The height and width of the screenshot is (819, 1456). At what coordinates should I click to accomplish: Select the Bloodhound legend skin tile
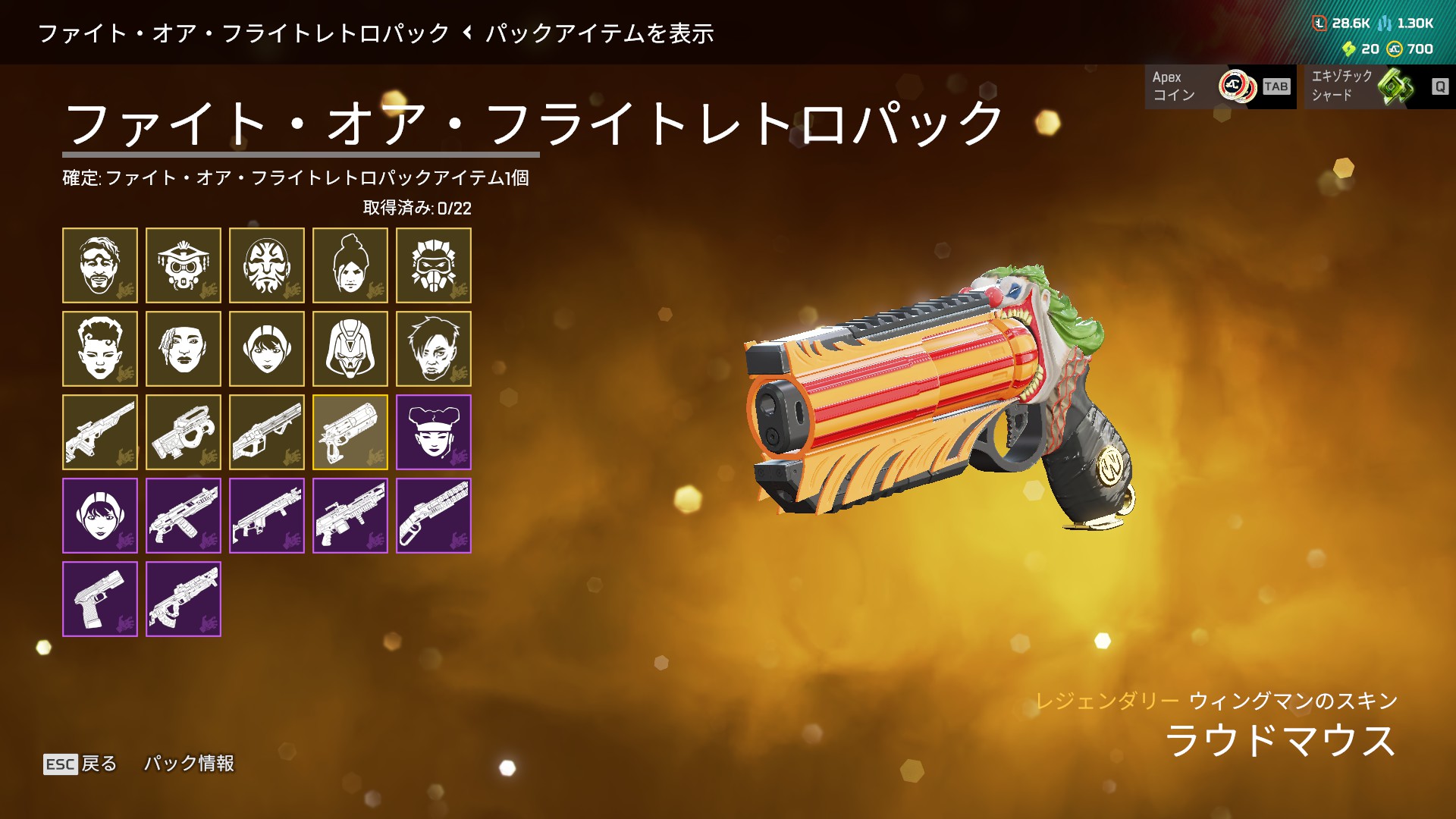coord(183,265)
